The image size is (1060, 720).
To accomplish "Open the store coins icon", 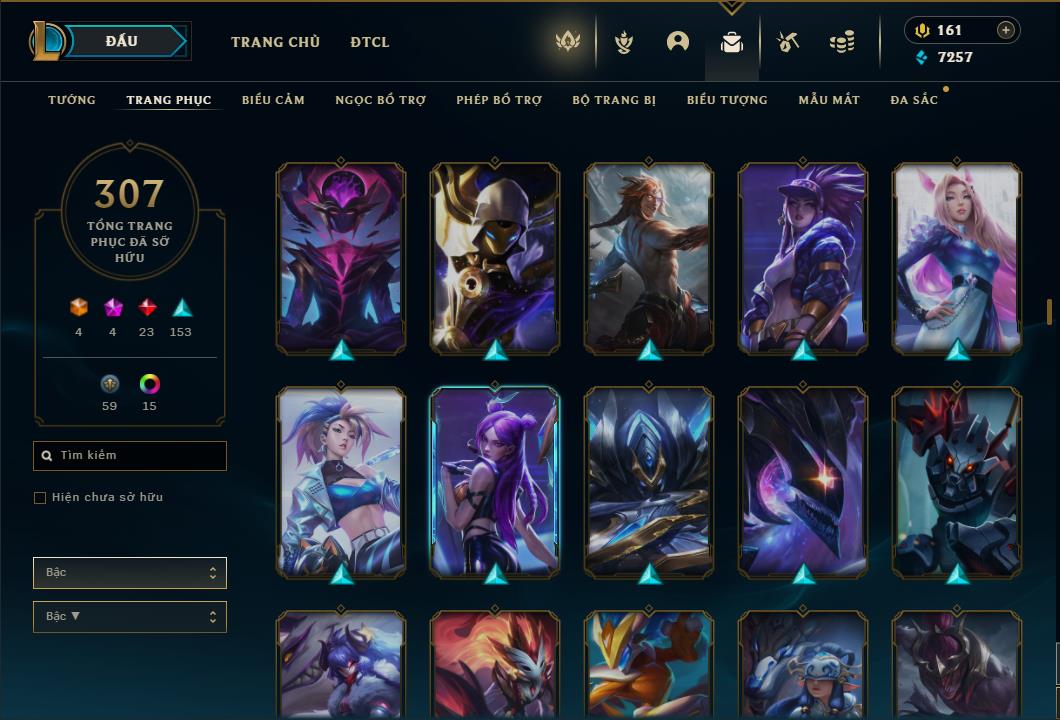I will coord(842,42).
